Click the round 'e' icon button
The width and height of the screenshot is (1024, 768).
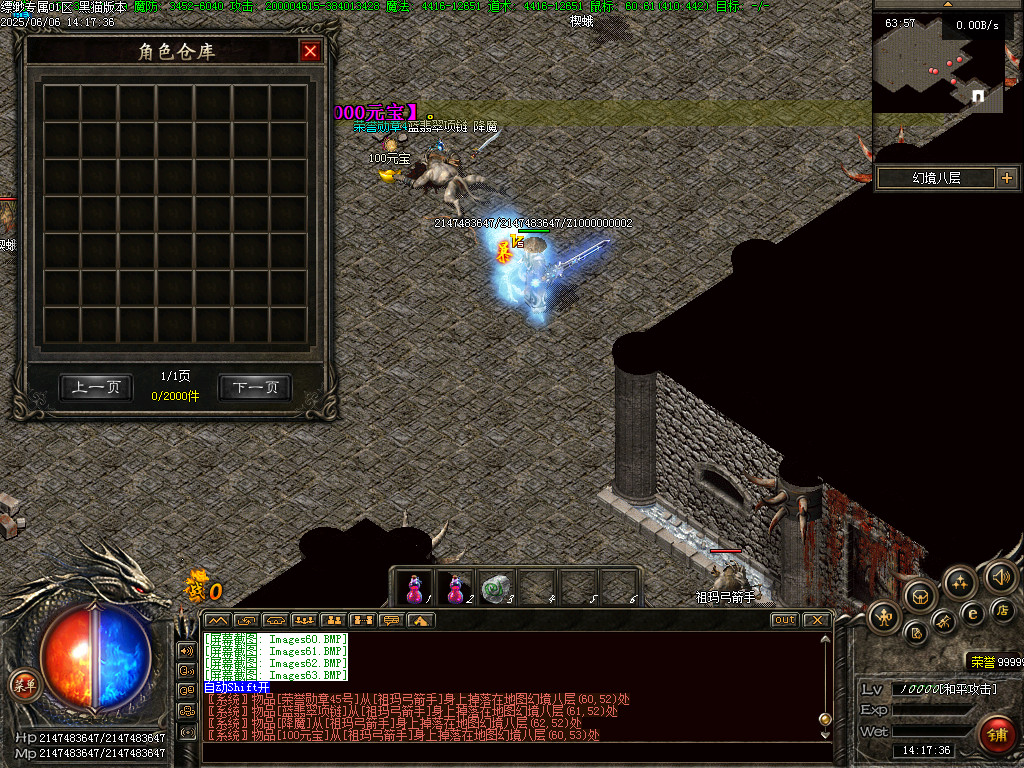(x=971, y=613)
